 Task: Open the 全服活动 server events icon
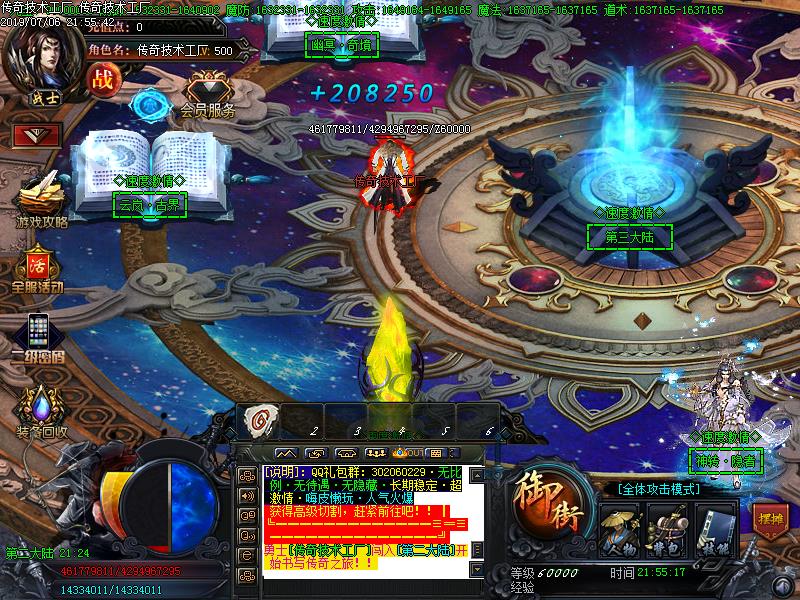38,267
